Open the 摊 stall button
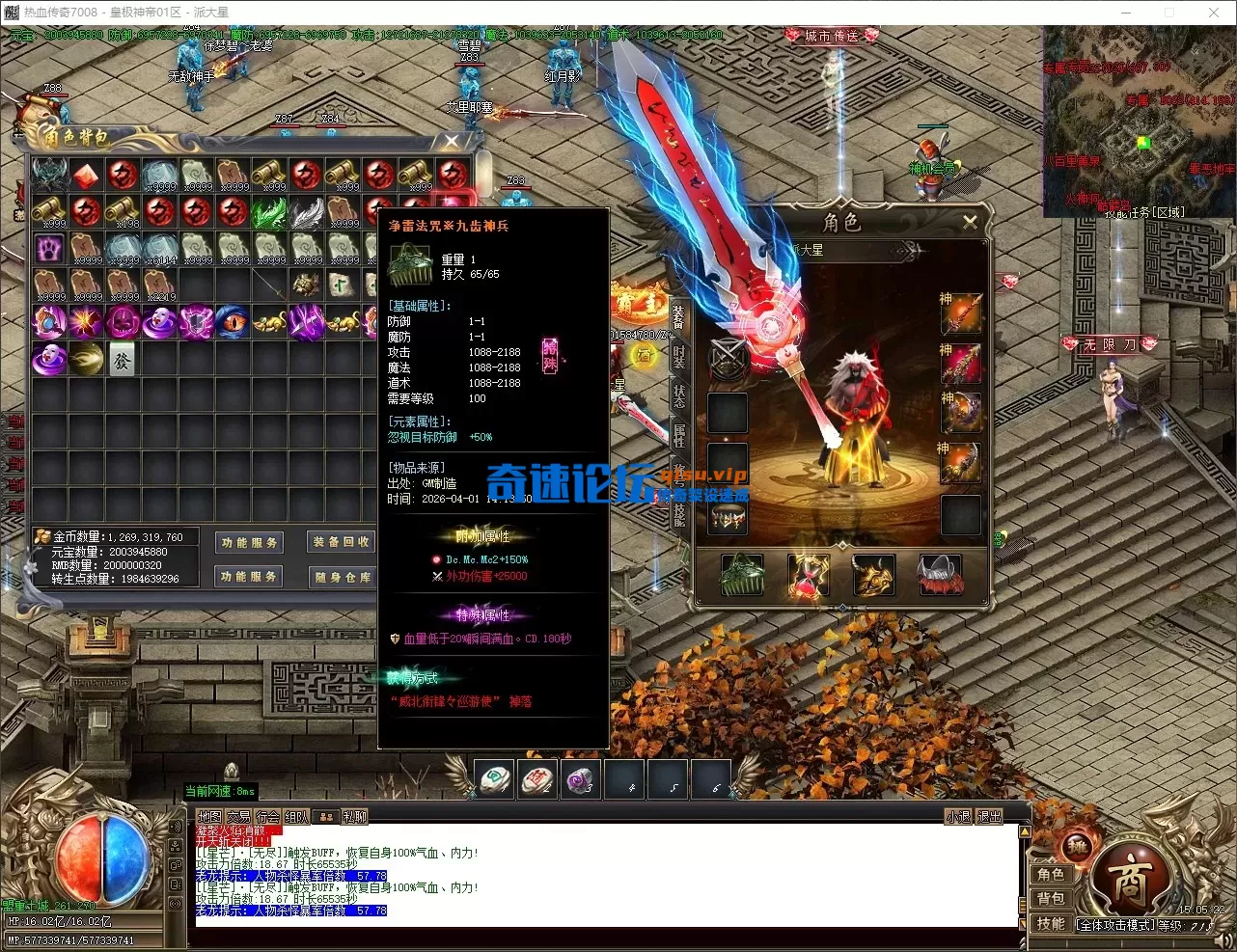Viewport: 1237px width, 952px height. coord(1077,848)
